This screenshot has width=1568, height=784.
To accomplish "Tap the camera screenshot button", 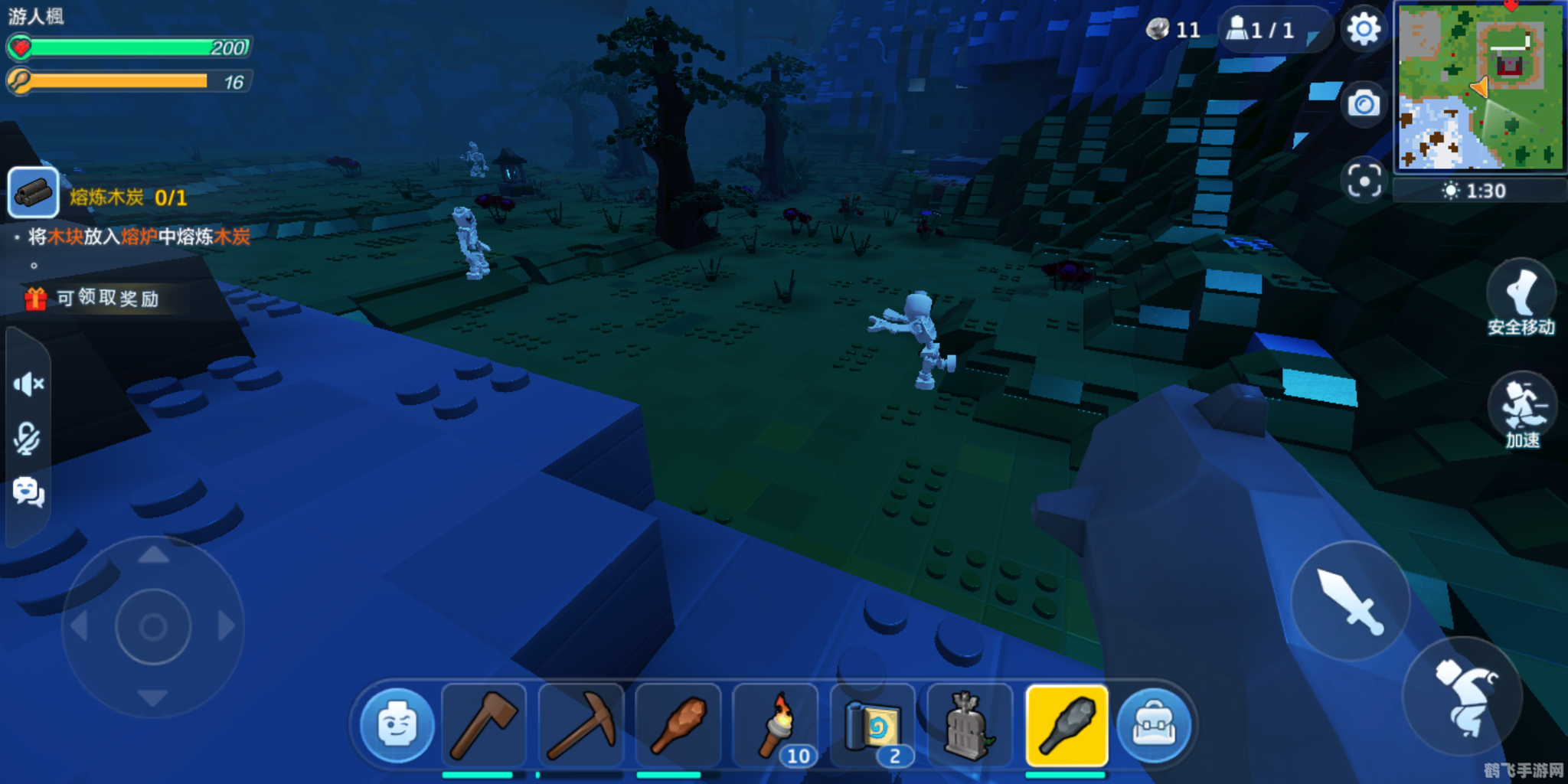I will (1364, 103).
